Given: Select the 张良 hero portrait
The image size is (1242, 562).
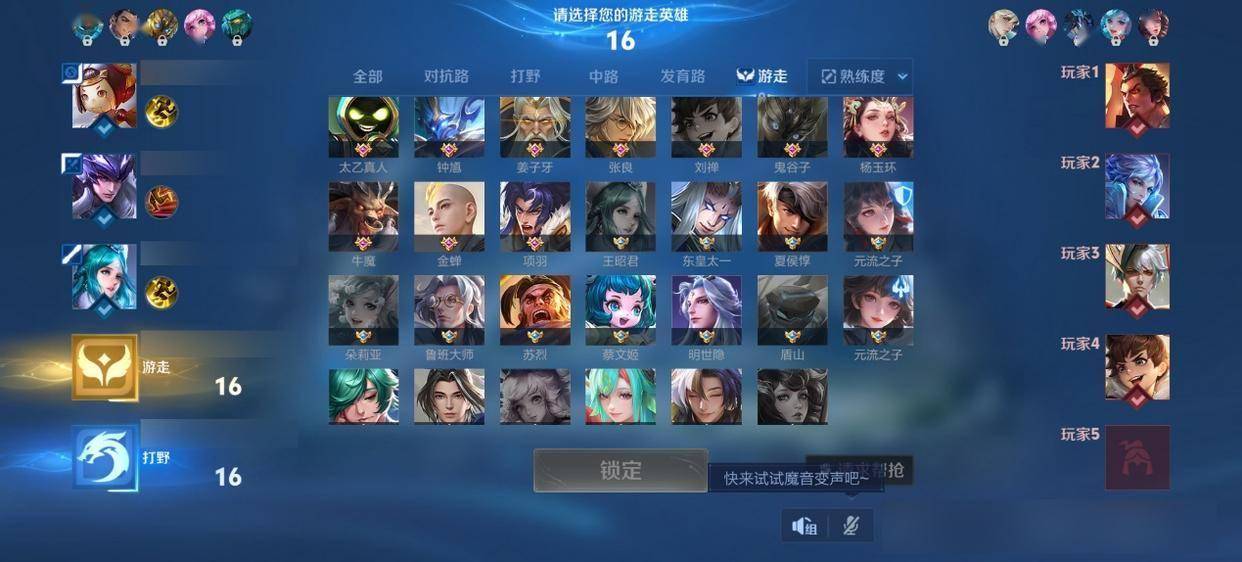Looking at the screenshot, I should [x=620, y=127].
